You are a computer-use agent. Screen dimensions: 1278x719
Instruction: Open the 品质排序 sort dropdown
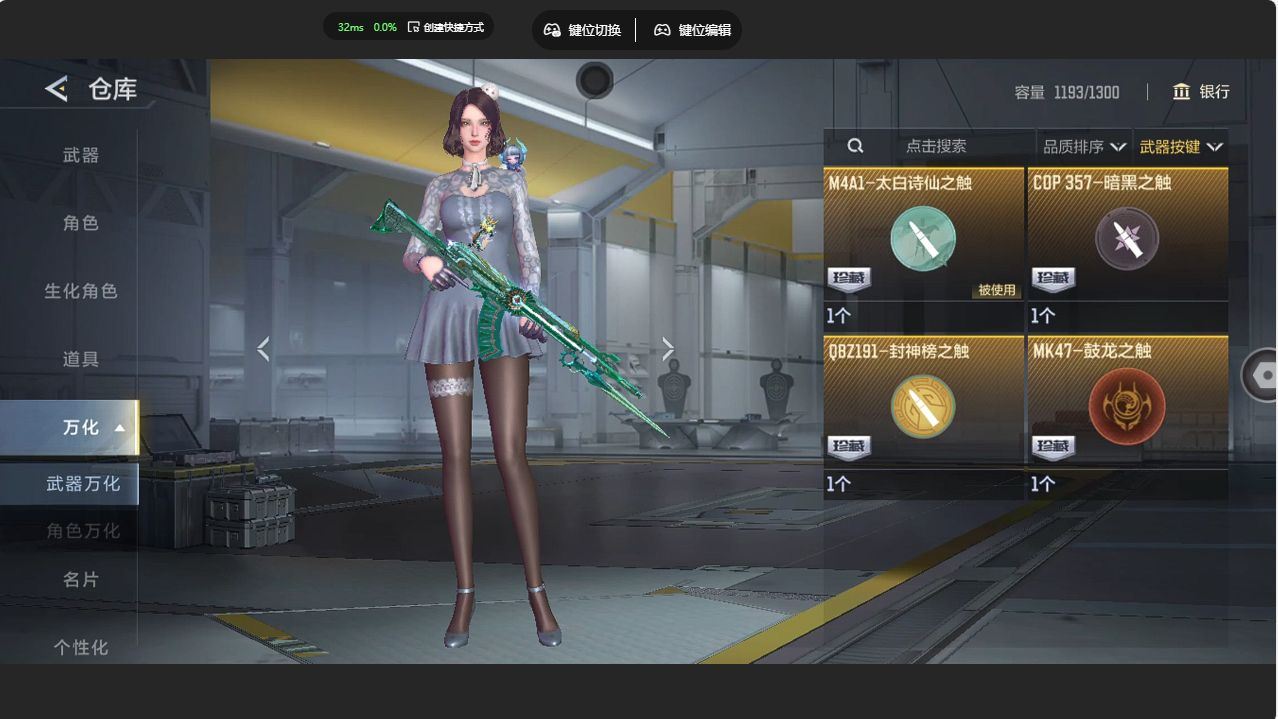[x=1083, y=147]
